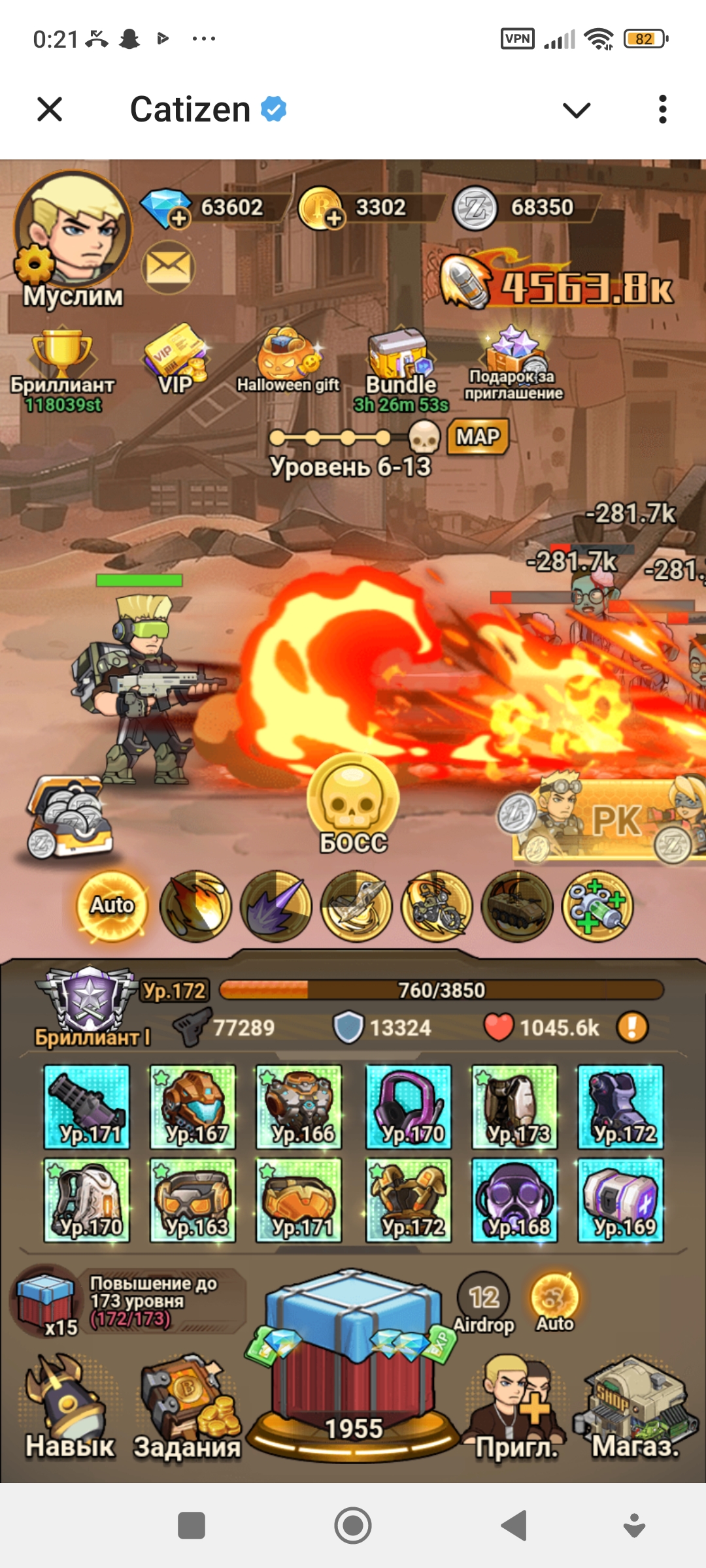The width and height of the screenshot is (706, 1568).
Task: Toggle the Auto skill button
Action: (x=112, y=906)
